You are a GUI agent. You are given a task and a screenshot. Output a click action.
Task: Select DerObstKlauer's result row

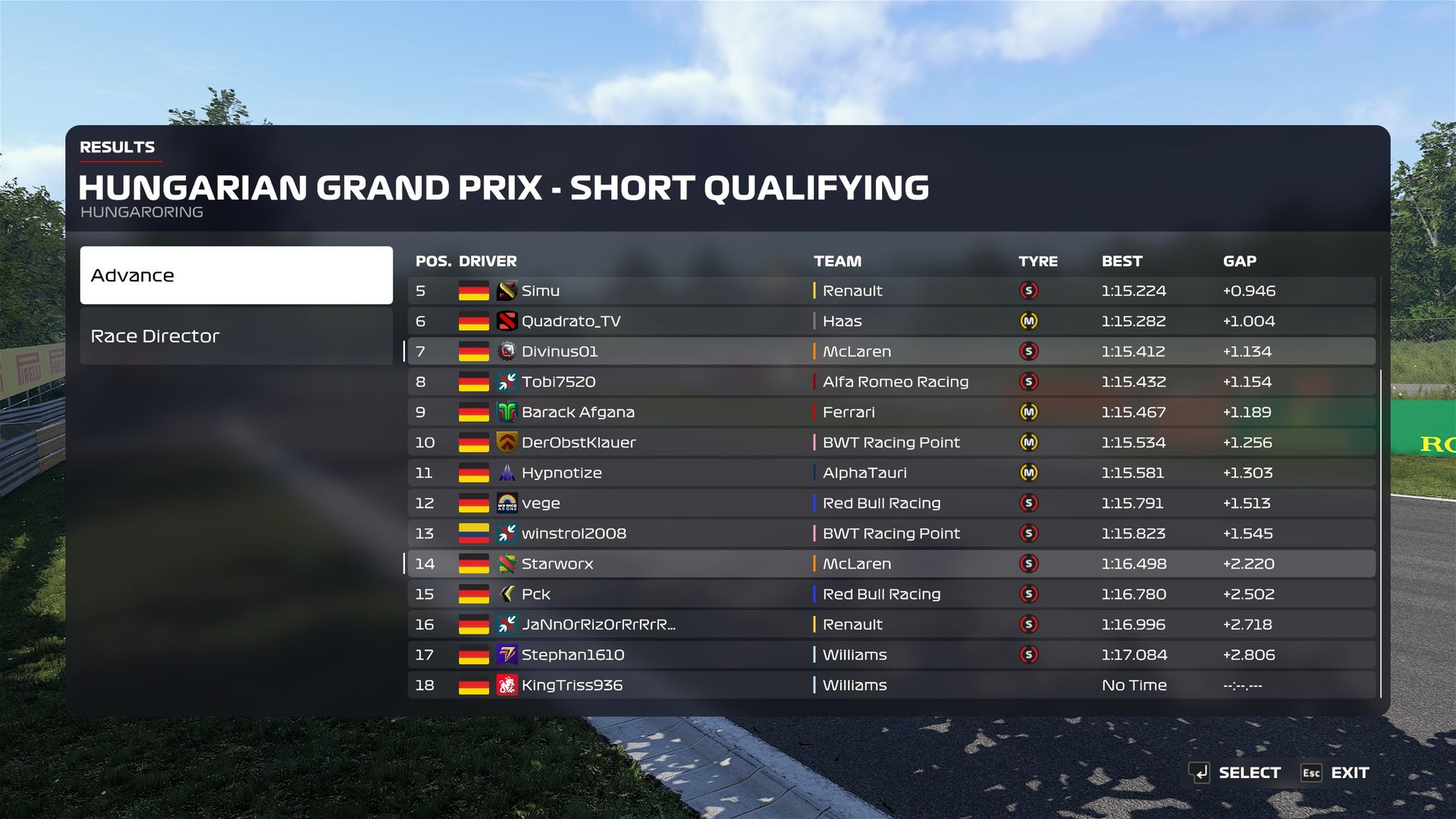[891, 442]
